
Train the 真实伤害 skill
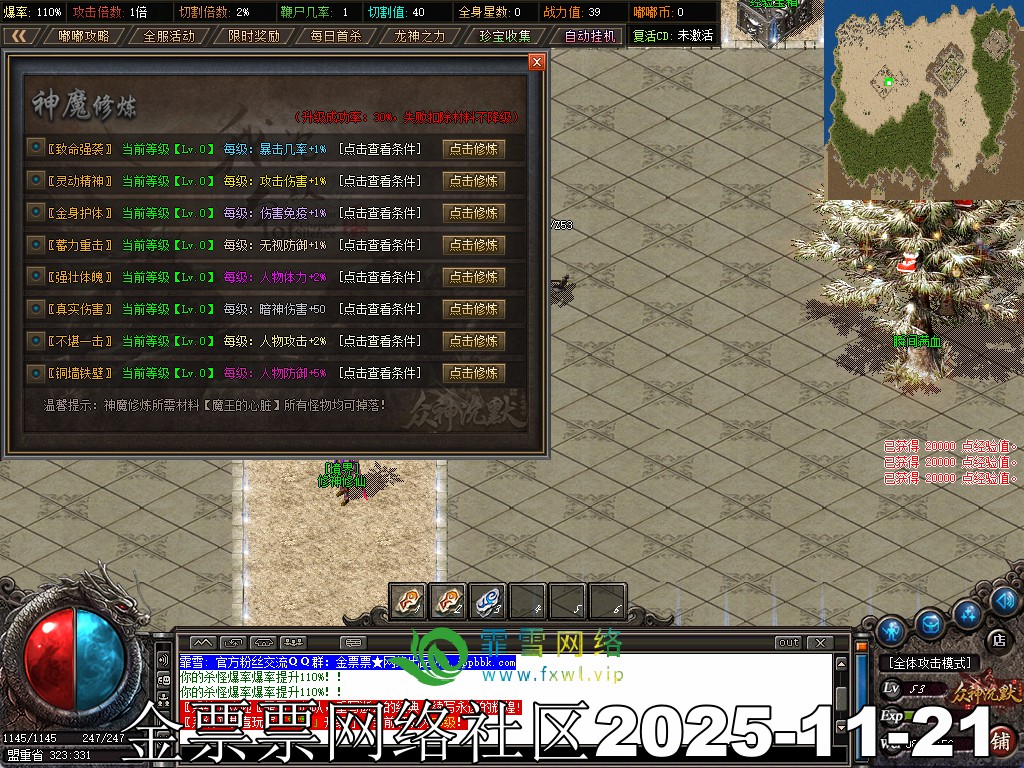[473, 309]
